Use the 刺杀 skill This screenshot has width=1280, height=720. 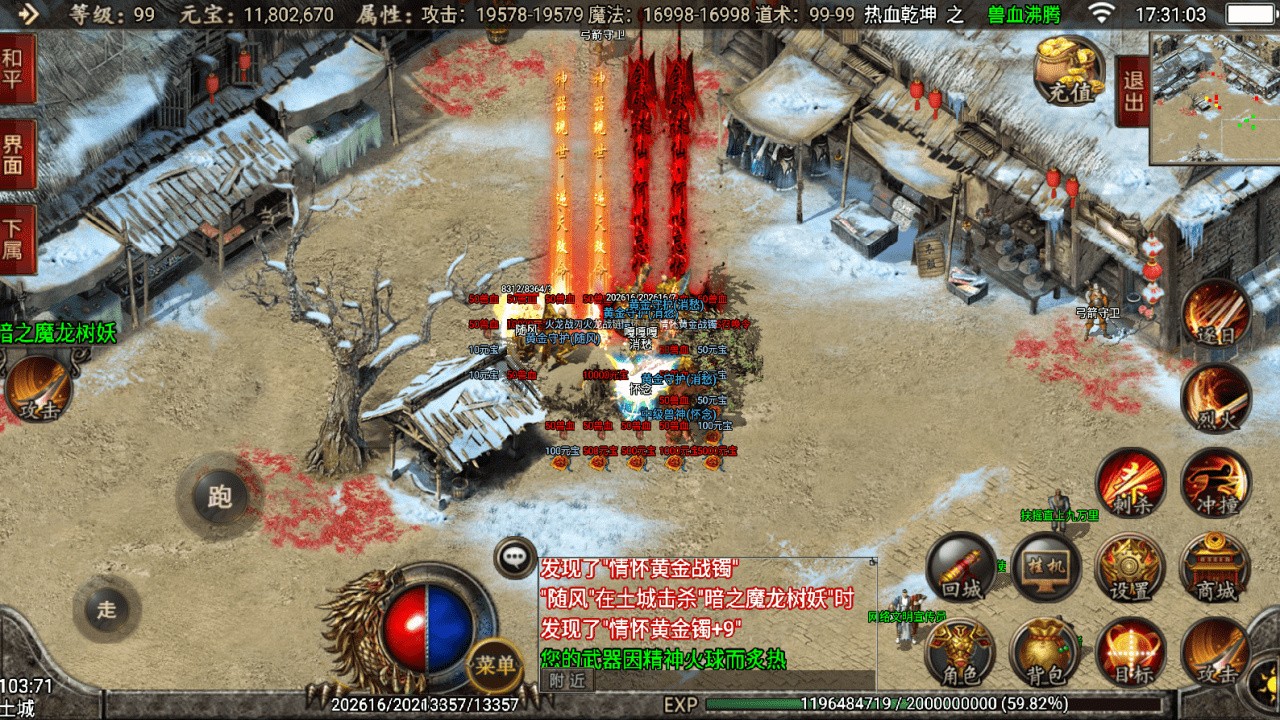pyautogui.click(x=1130, y=483)
